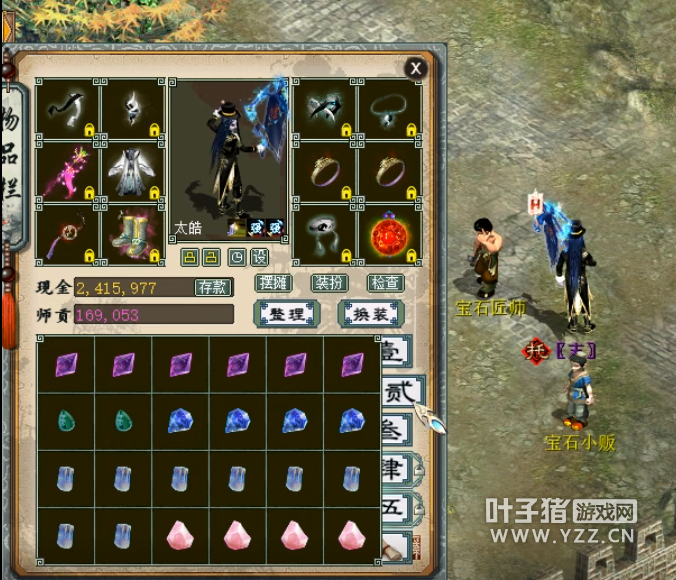This screenshot has width=676, height=580.
Task: Click the clock icon button under portrait
Action: (x=236, y=257)
